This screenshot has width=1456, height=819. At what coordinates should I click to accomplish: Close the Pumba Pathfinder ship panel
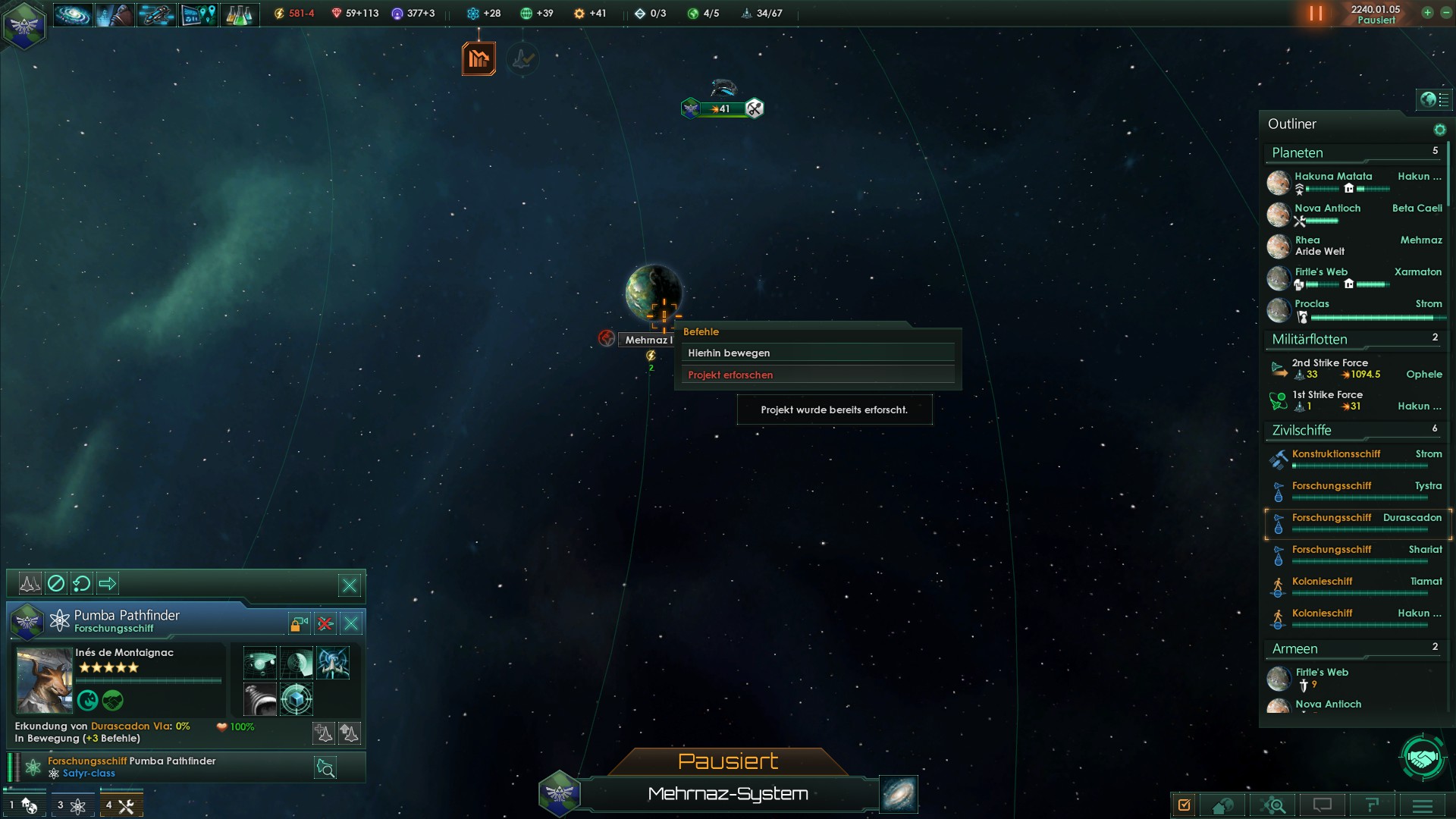pos(351,623)
